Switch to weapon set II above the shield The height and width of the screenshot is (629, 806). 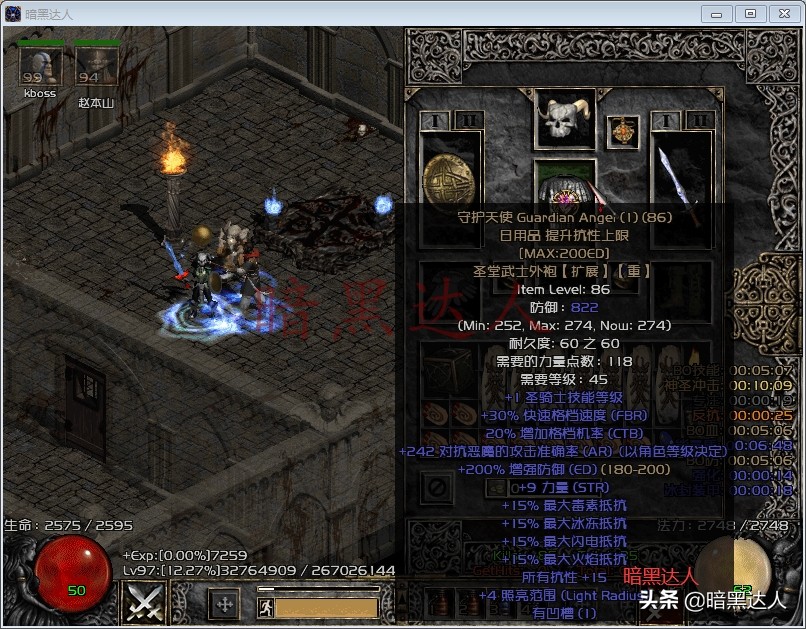click(466, 120)
